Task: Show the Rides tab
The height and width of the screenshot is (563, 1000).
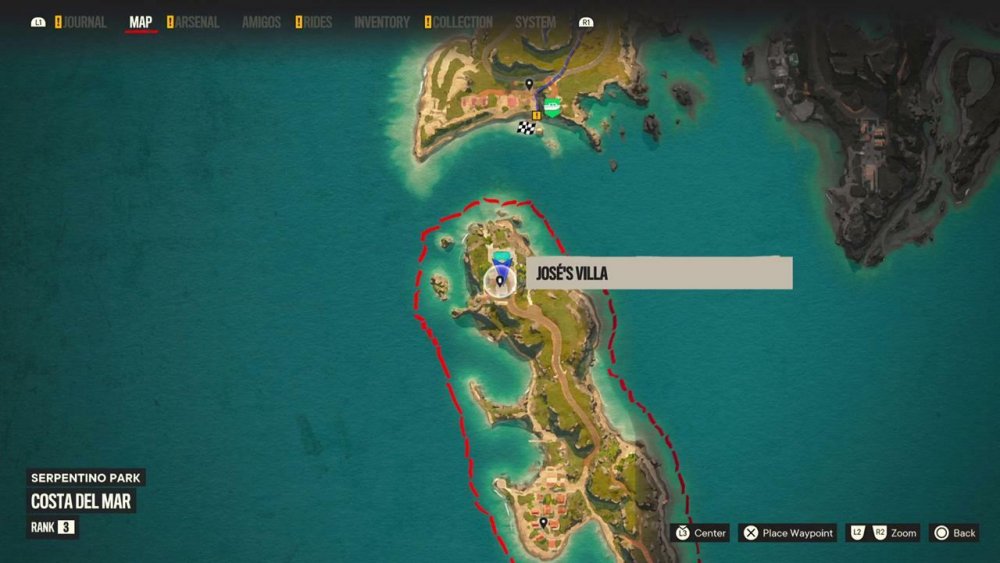Action: [318, 22]
